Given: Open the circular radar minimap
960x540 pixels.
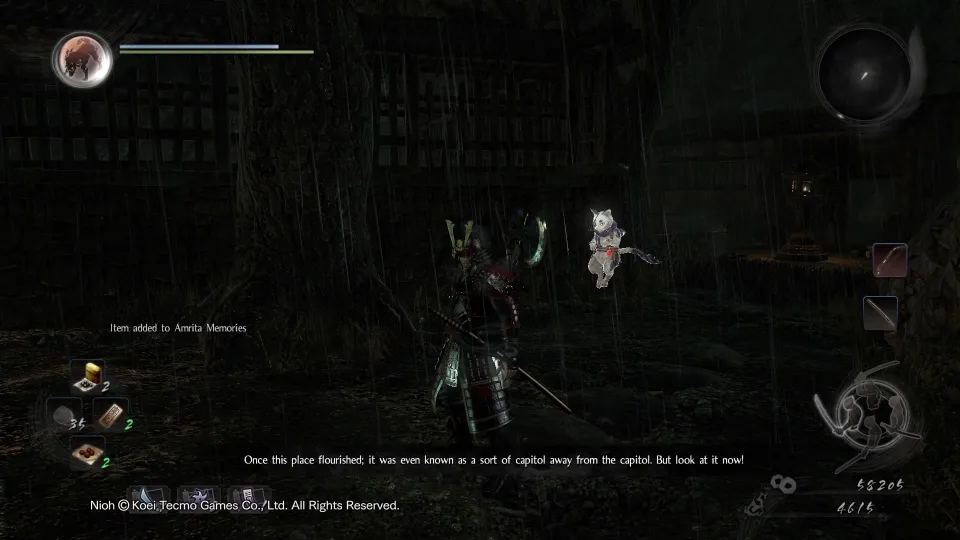Looking at the screenshot, I should pos(864,73).
